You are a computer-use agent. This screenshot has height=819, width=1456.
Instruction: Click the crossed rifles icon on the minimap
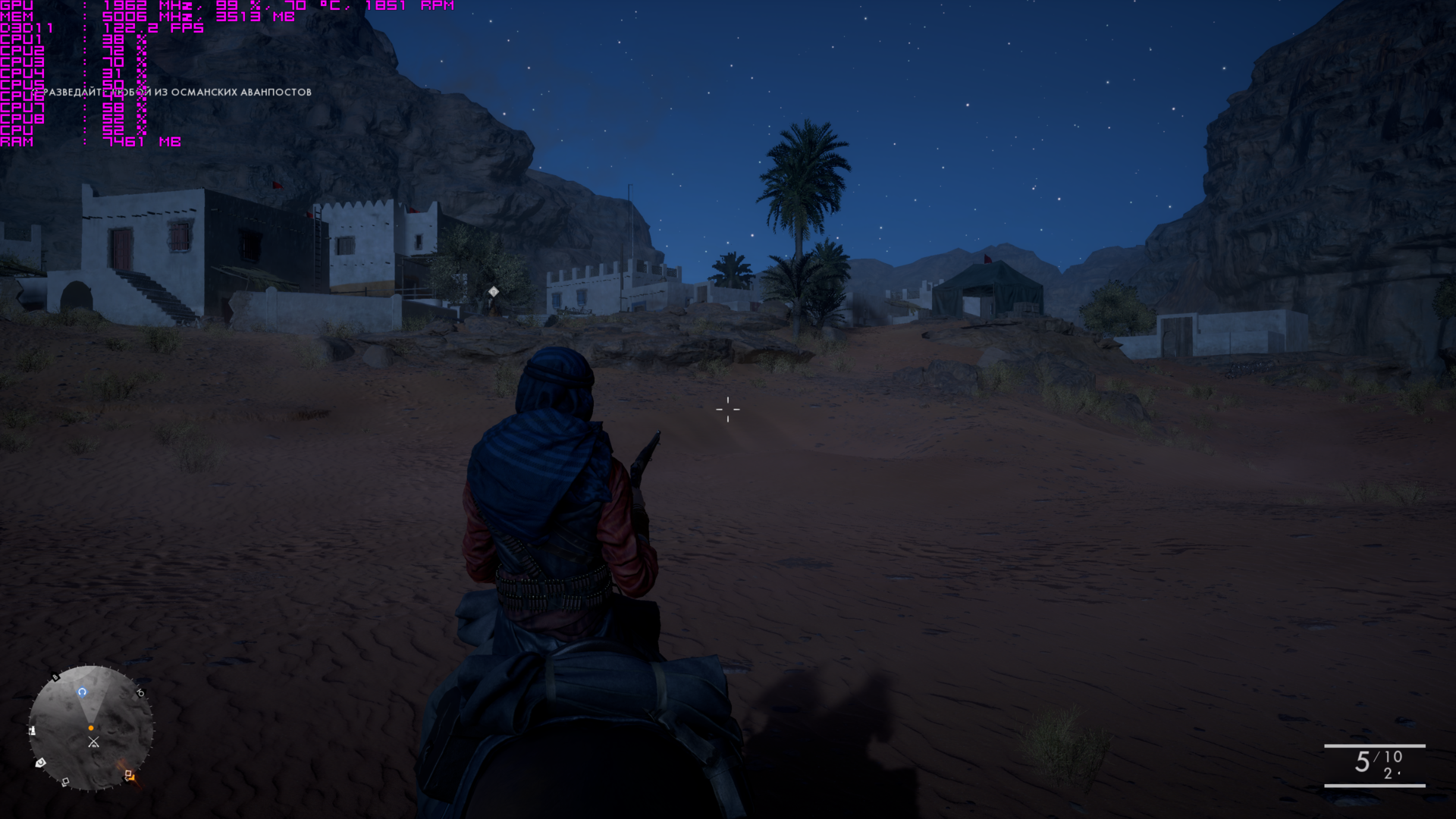[x=93, y=742]
